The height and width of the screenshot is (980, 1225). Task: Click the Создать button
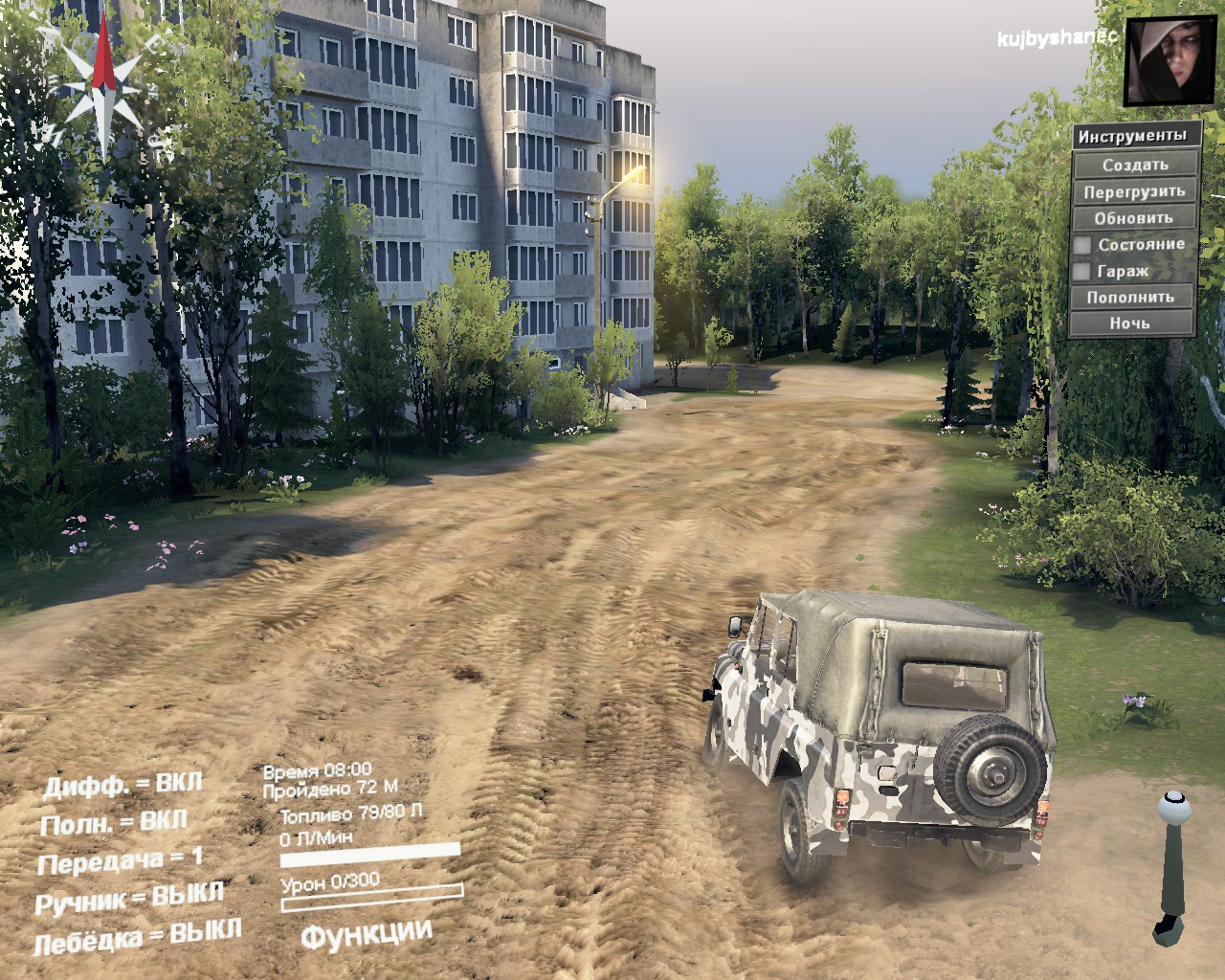pos(1135,164)
